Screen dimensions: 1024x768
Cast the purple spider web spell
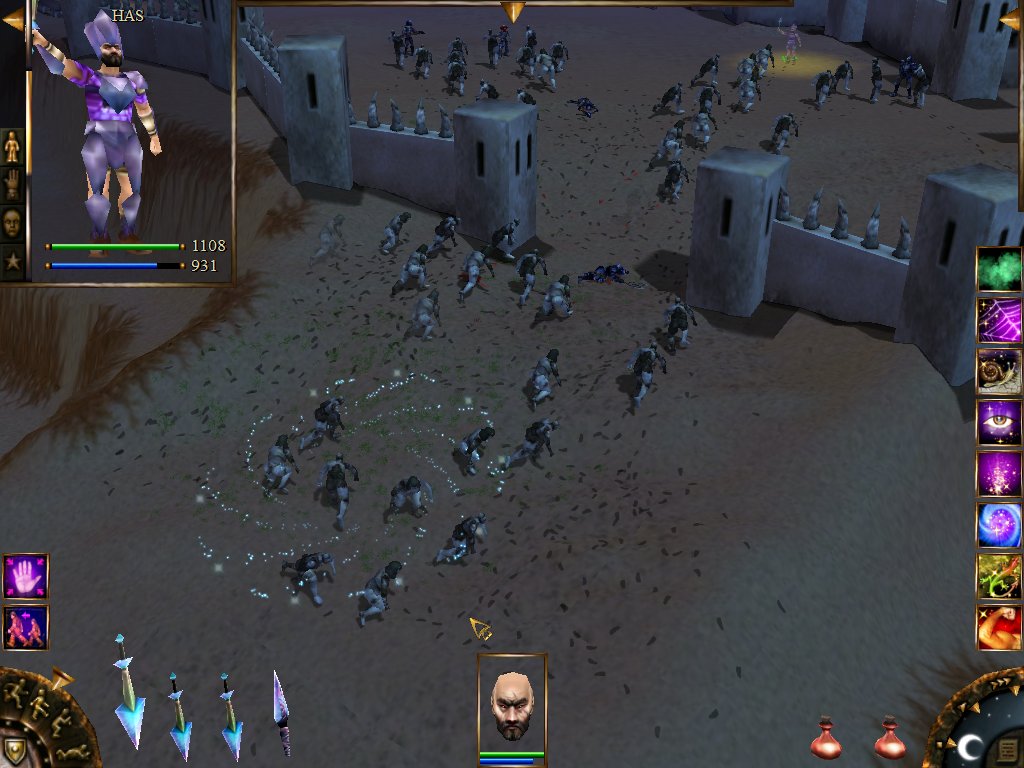[x=999, y=320]
